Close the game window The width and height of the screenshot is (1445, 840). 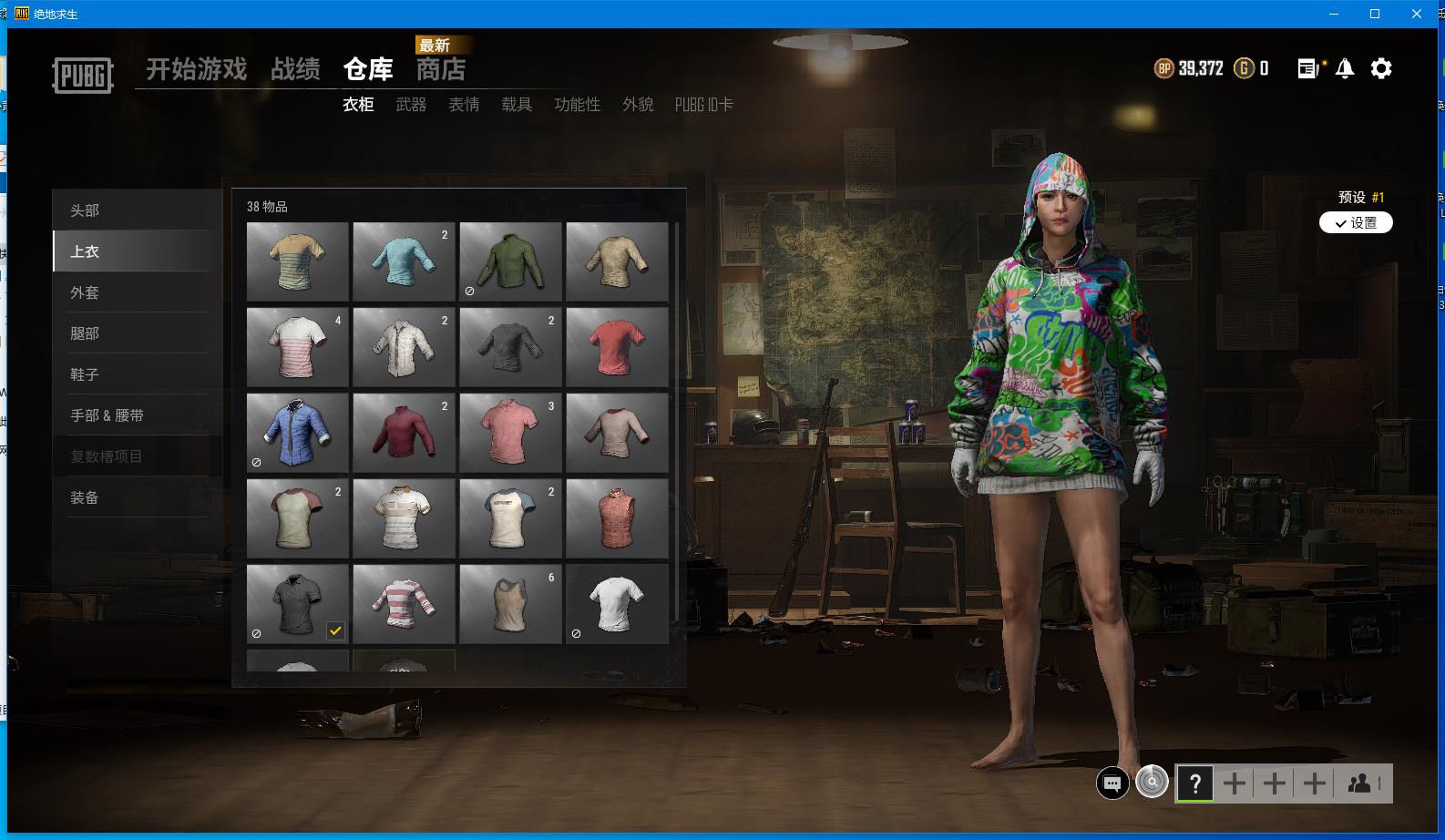point(1417,14)
